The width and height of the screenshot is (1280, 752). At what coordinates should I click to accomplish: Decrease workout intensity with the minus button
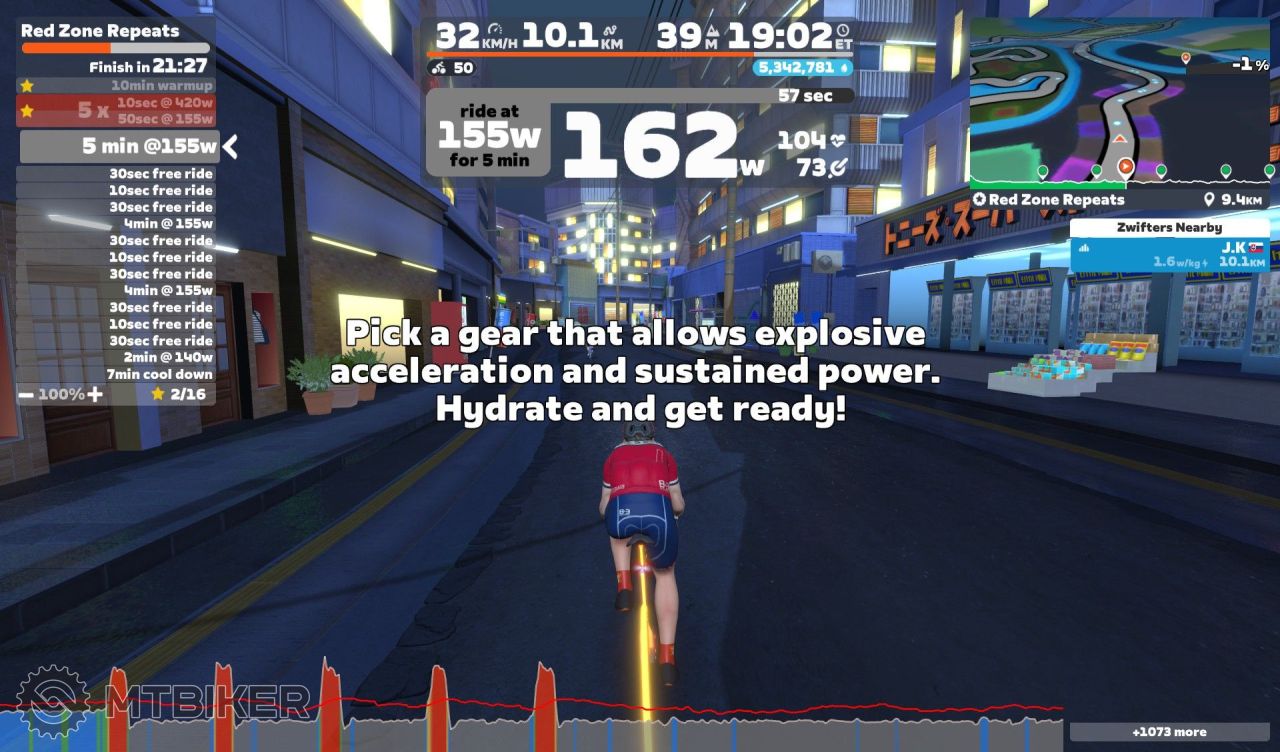26,394
